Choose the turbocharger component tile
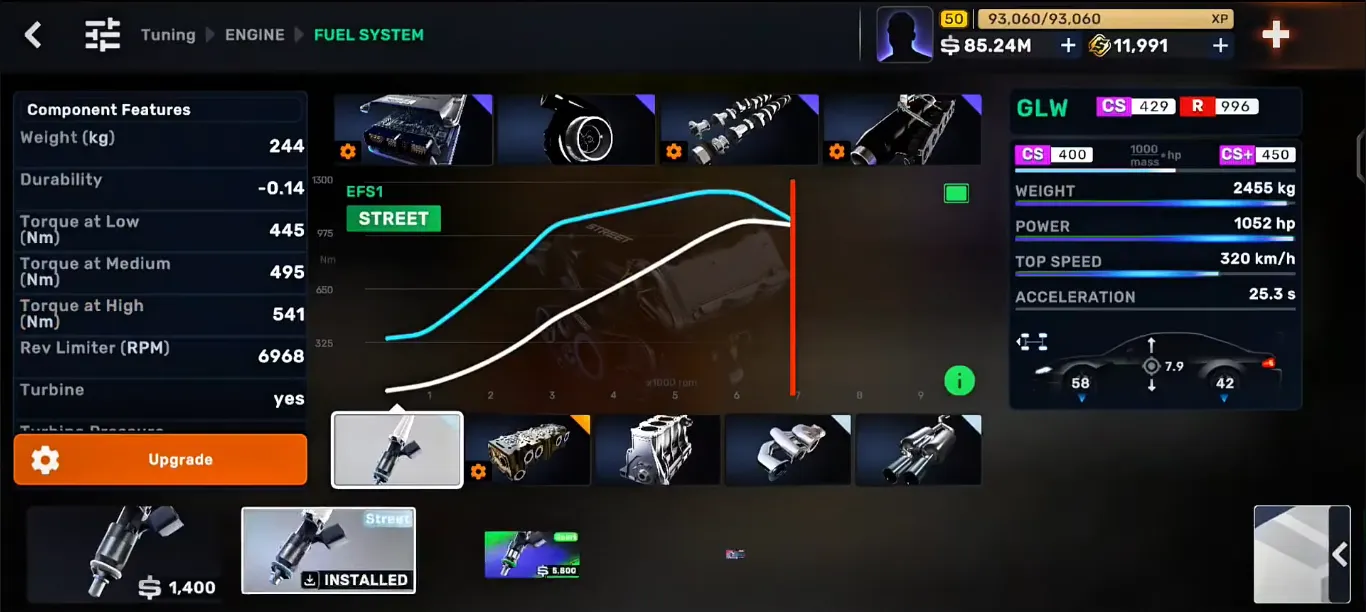This screenshot has height=612, width=1366. (x=576, y=129)
